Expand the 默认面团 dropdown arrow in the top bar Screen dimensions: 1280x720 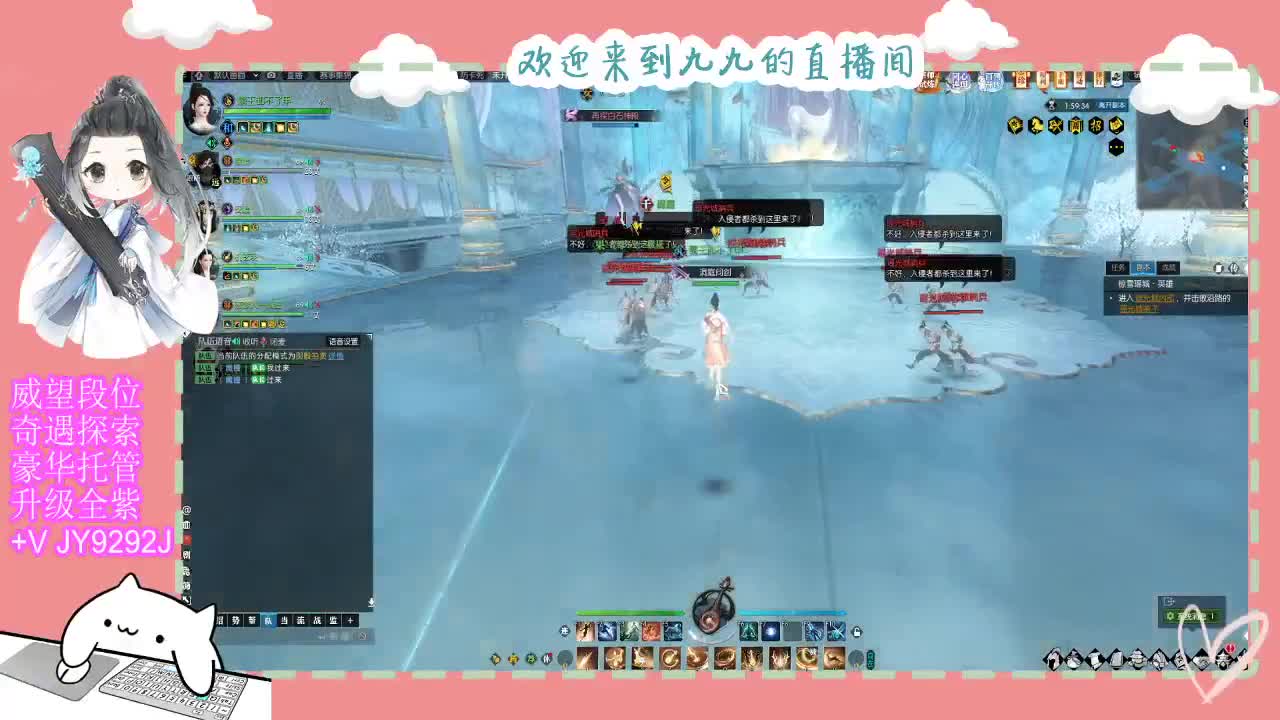255,76
